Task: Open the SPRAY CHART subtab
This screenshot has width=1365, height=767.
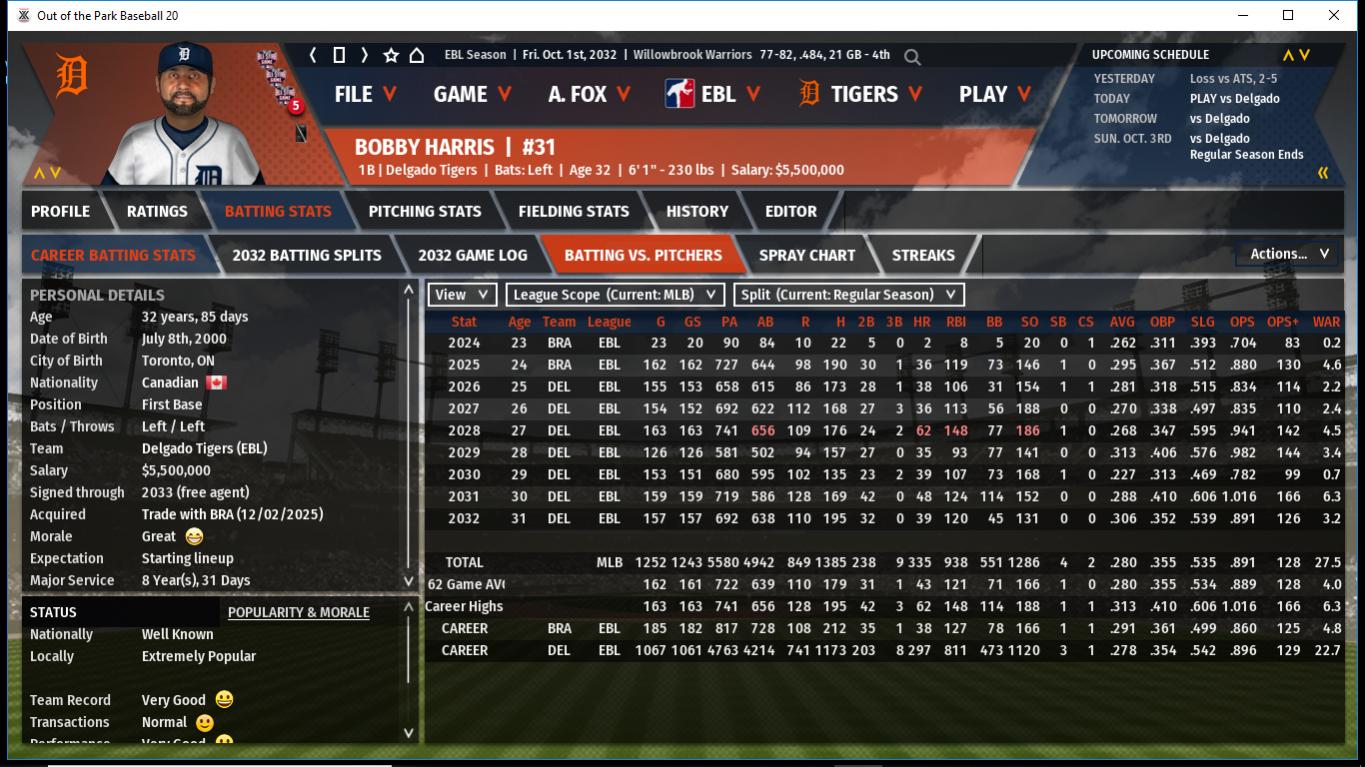Action: pos(806,255)
